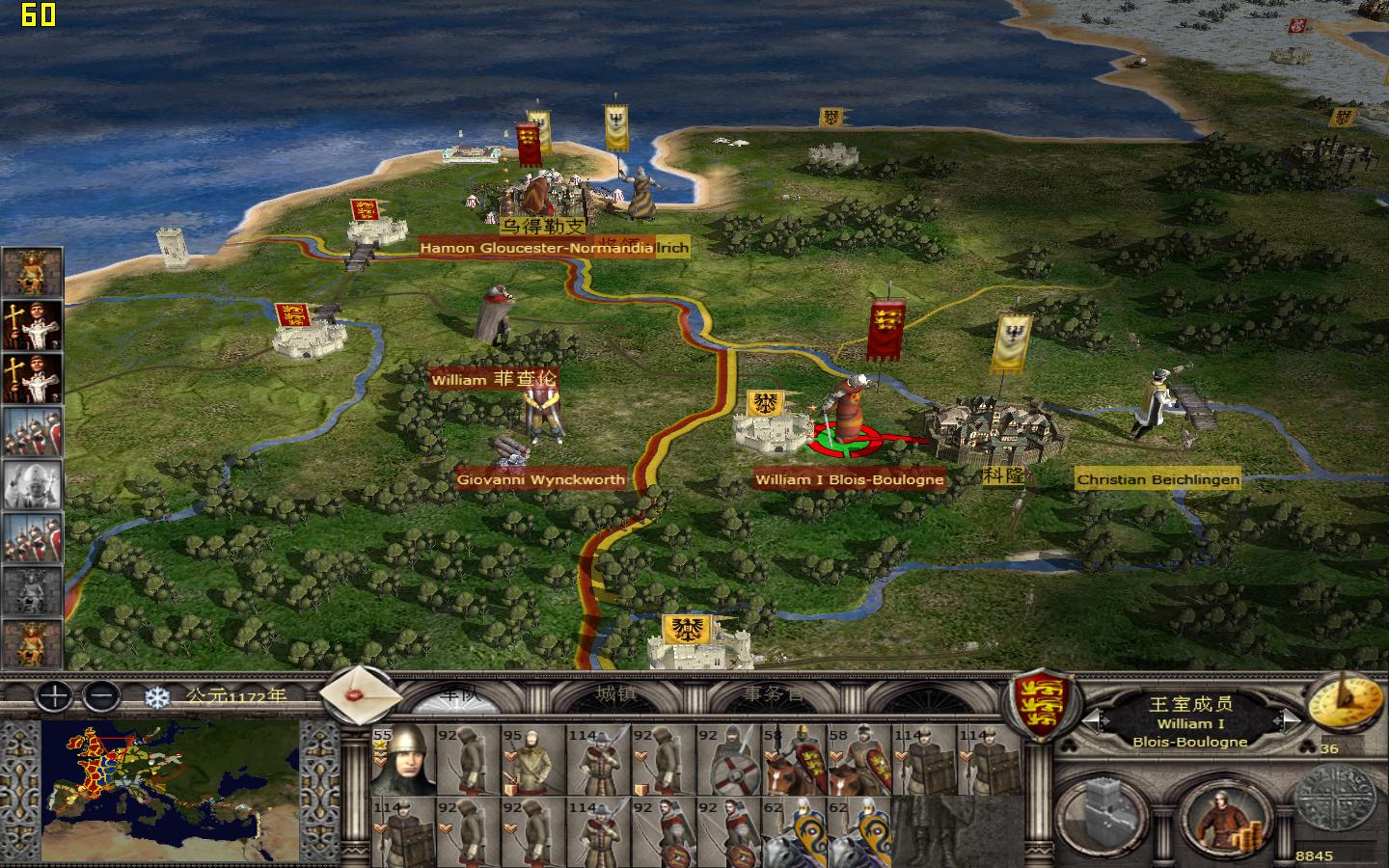Click the plus control to zoom the minimap
Screen dimensions: 1389x868
(53, 696)
